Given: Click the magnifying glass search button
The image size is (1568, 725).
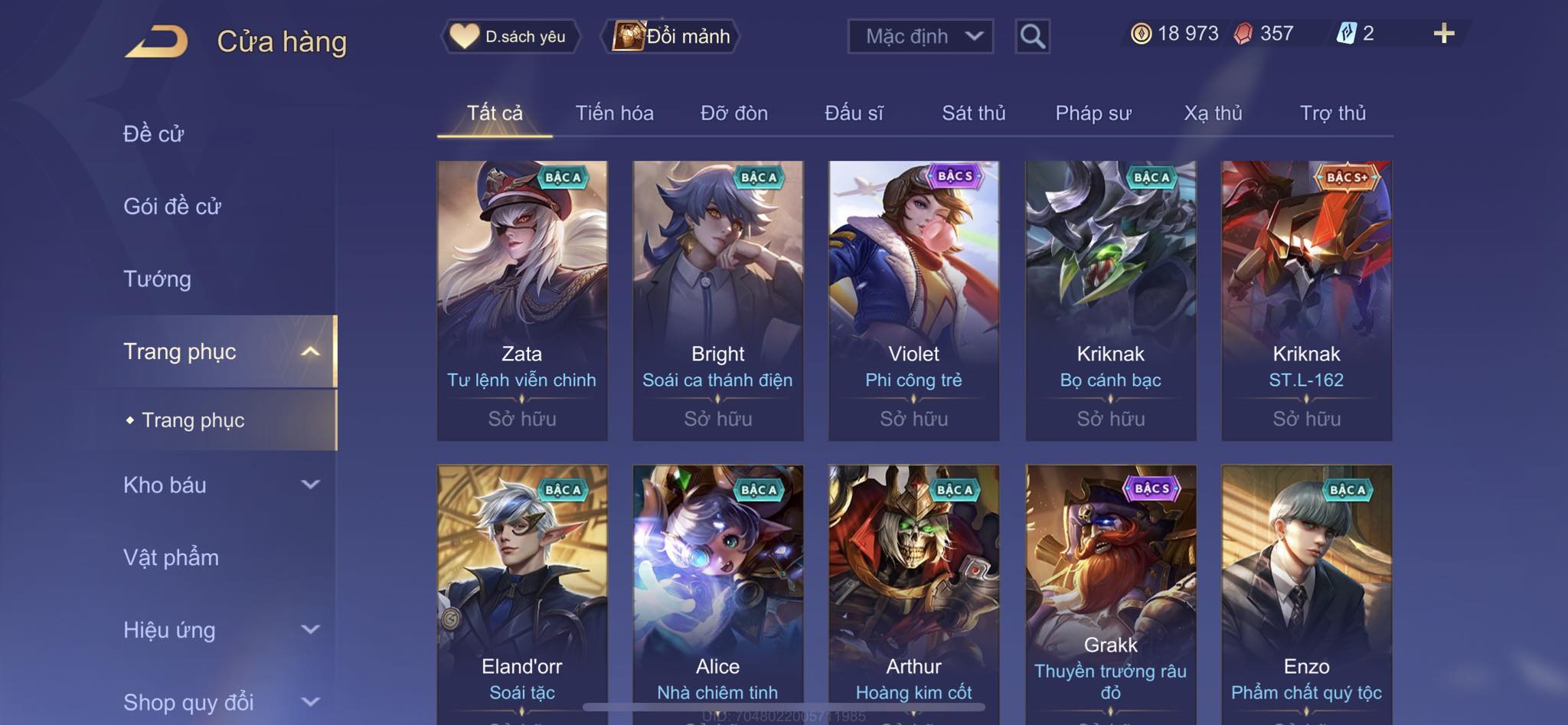Looking at the screenshot, I should (1032, 36).
